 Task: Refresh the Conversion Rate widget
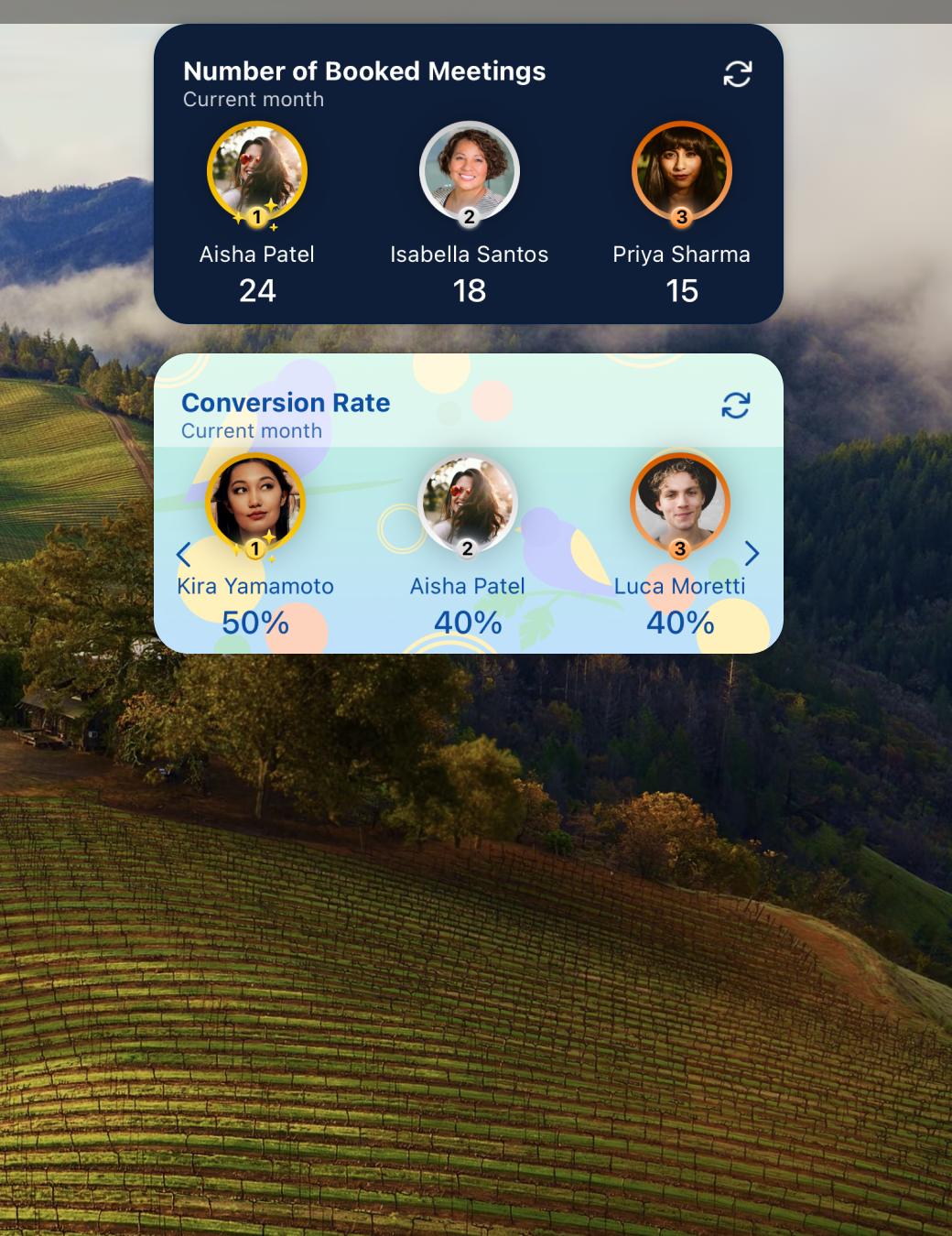[x=735, y=406]
